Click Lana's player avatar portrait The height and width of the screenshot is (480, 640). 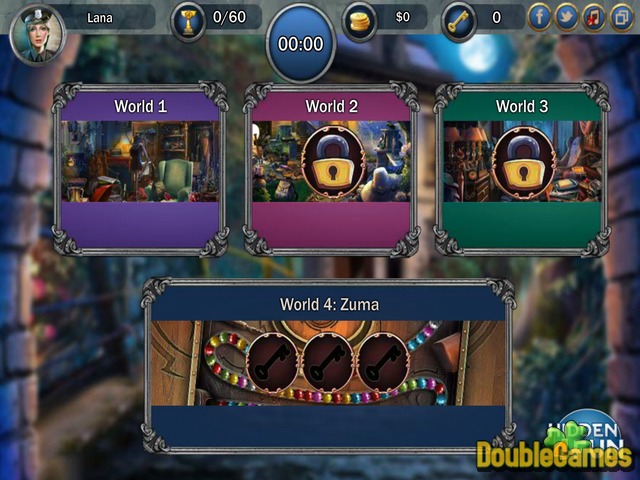(37, 32)
